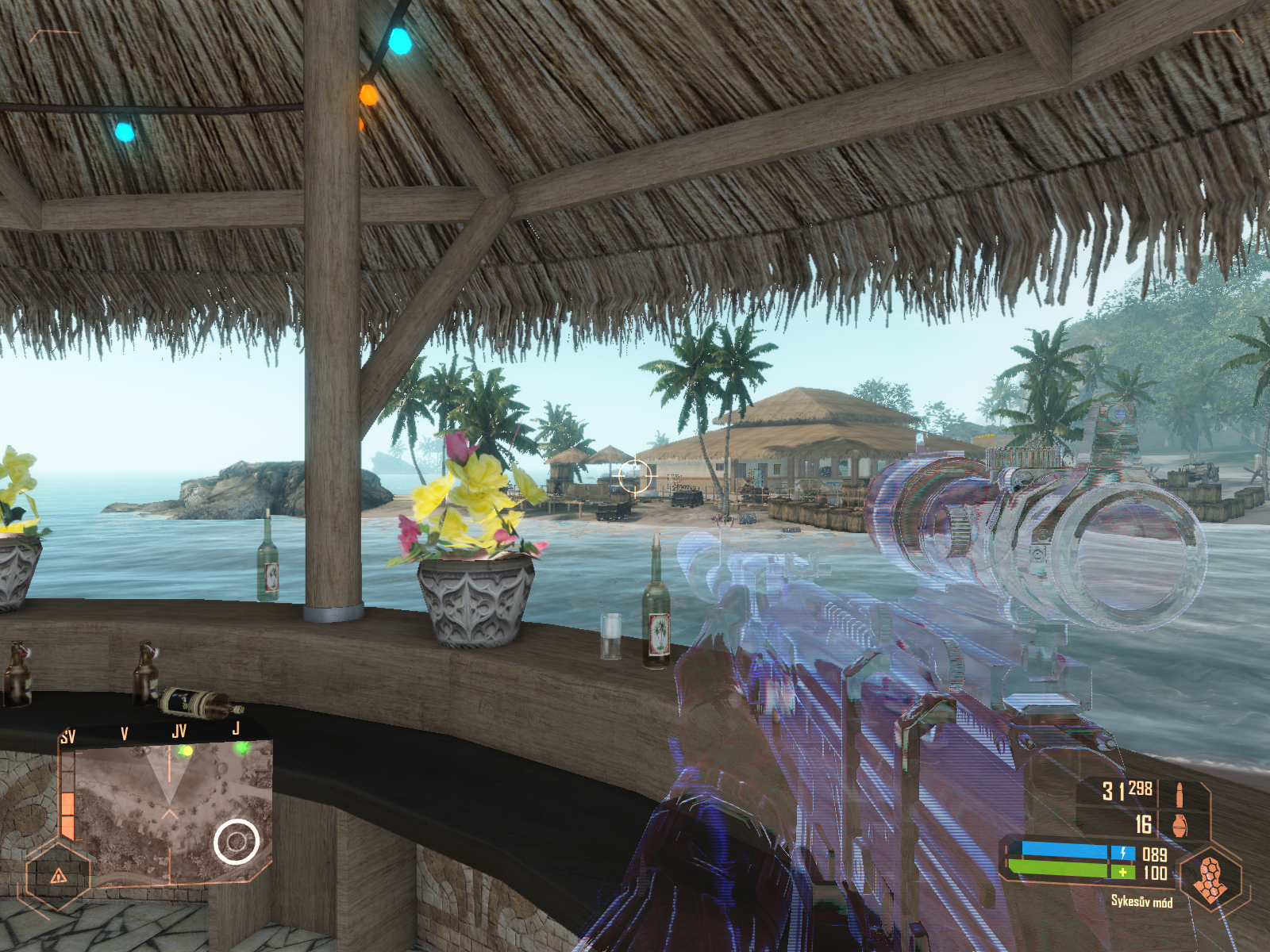Open the nanosuit mode hexagon icon

[x=1210, y=878]
